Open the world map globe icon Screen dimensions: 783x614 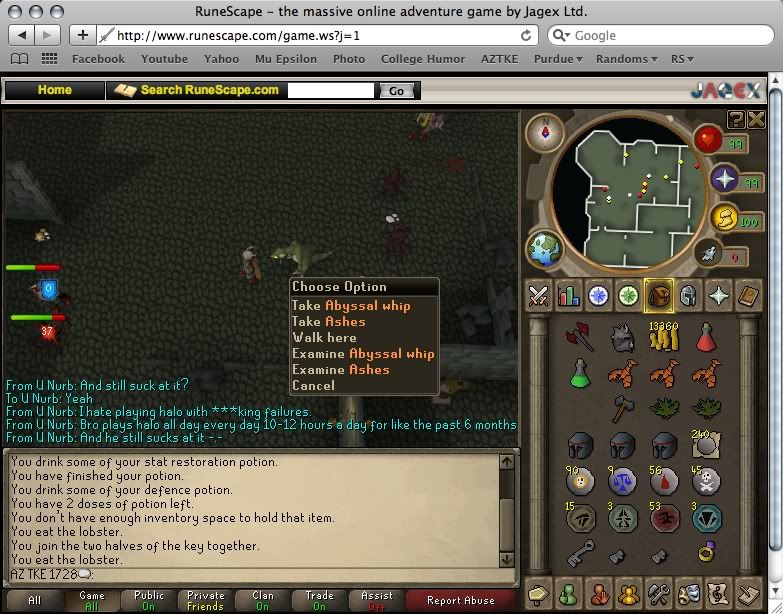545,250
